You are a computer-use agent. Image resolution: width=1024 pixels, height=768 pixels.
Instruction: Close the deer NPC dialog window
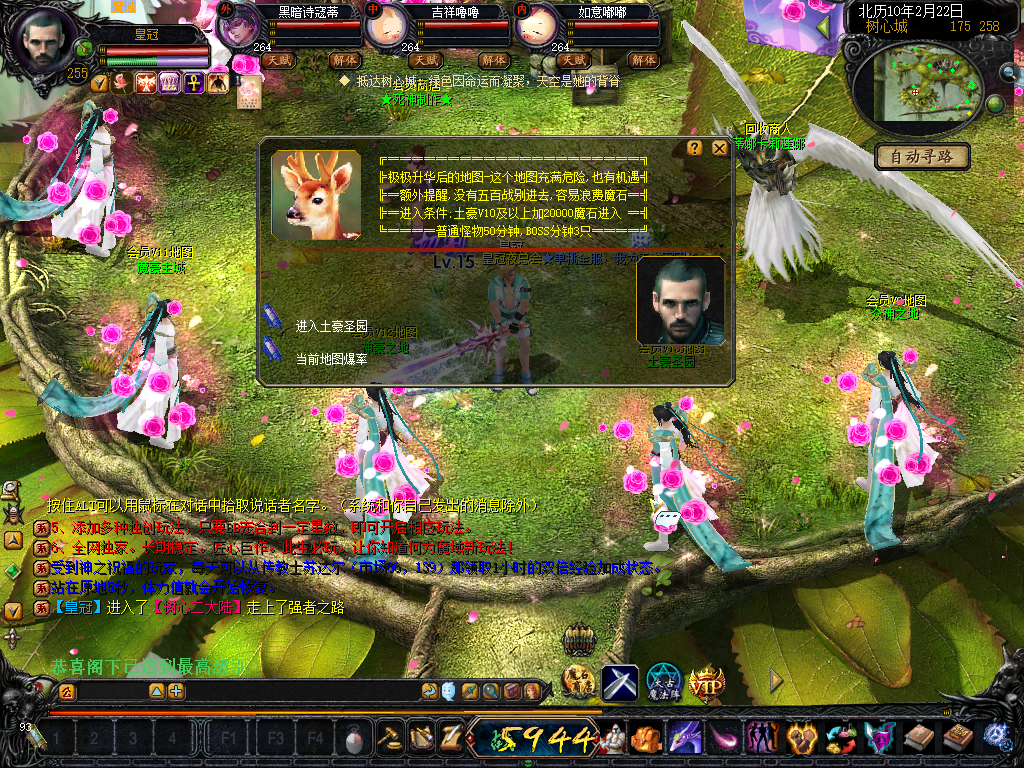tap(719, 148)
